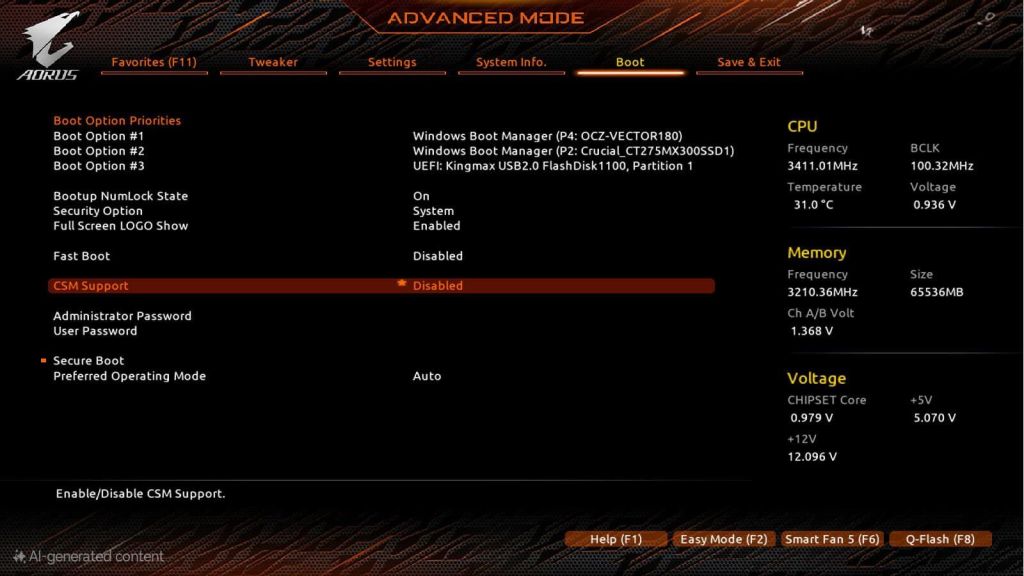Go to the Settings tab

tap(392, 62)
